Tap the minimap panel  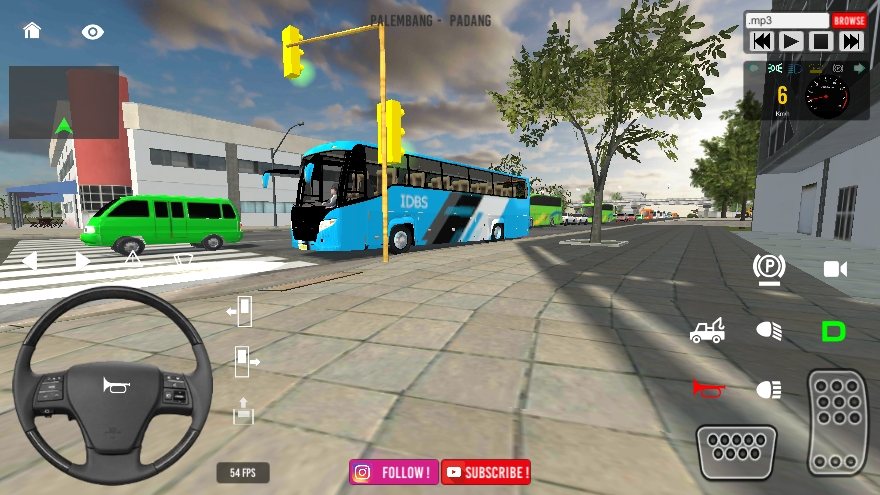[64, 102]
